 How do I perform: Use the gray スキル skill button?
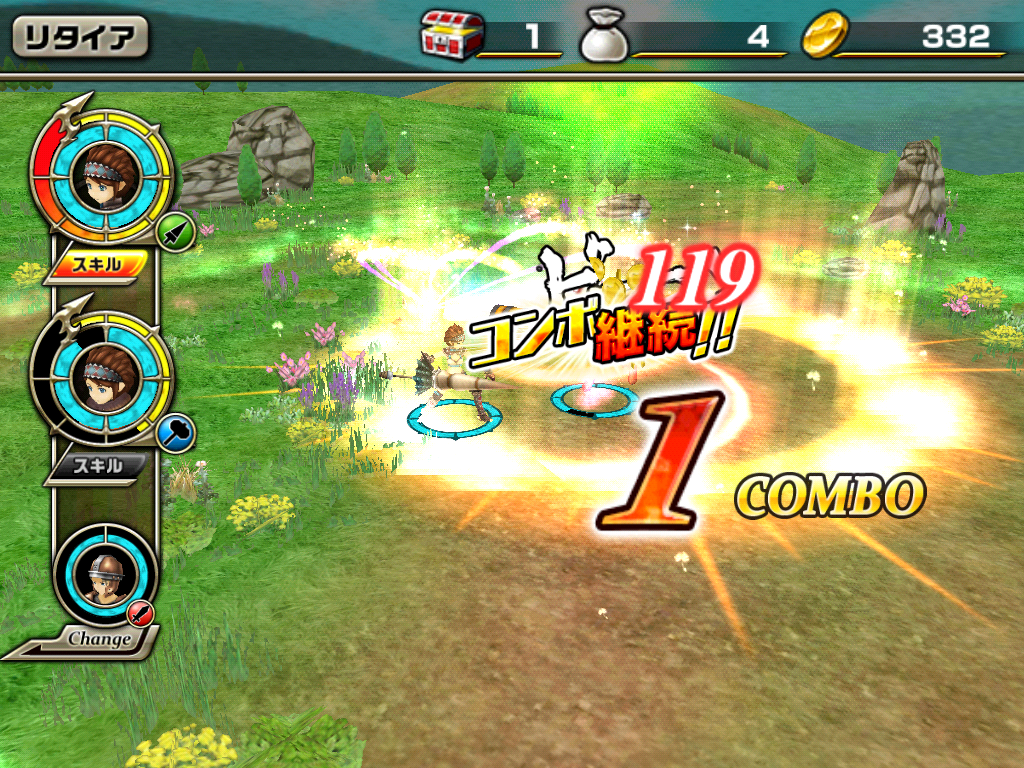pyautogui.click(x=98, y=466)
